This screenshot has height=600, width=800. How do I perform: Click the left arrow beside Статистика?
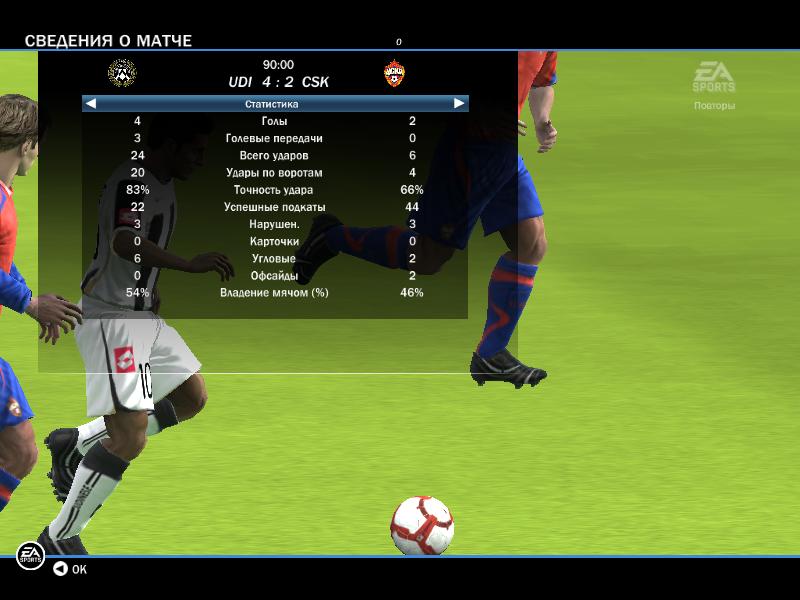90,103
